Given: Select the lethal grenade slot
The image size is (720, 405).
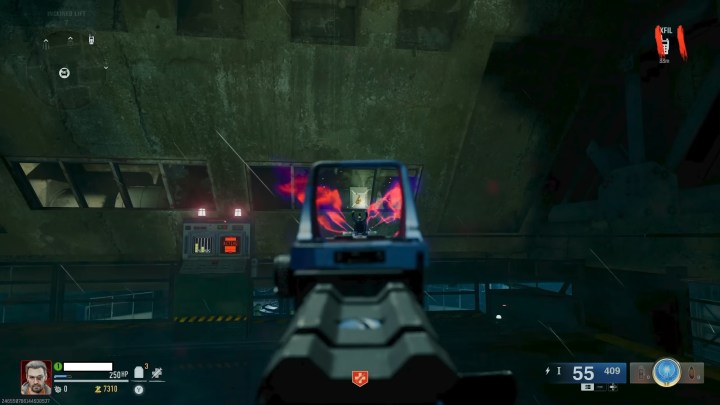Looking at the screenshot, I should coord(692,374).
